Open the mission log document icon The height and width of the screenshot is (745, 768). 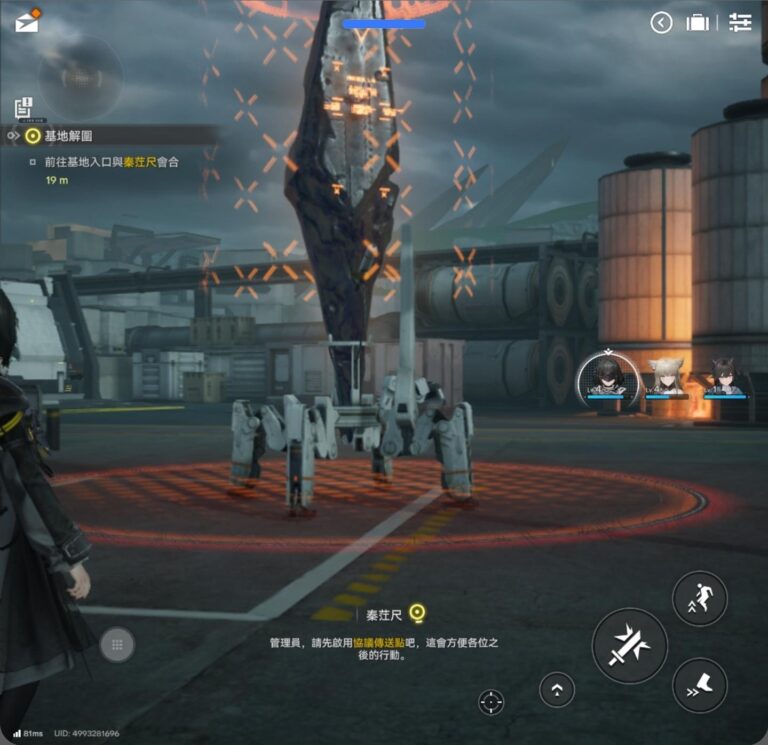click(x=24, y=107)
